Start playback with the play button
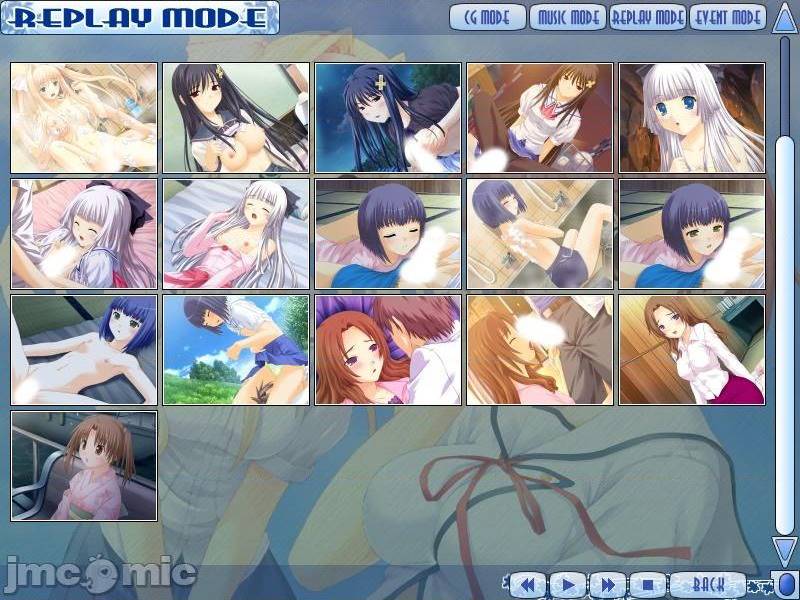 click(567, 584)
